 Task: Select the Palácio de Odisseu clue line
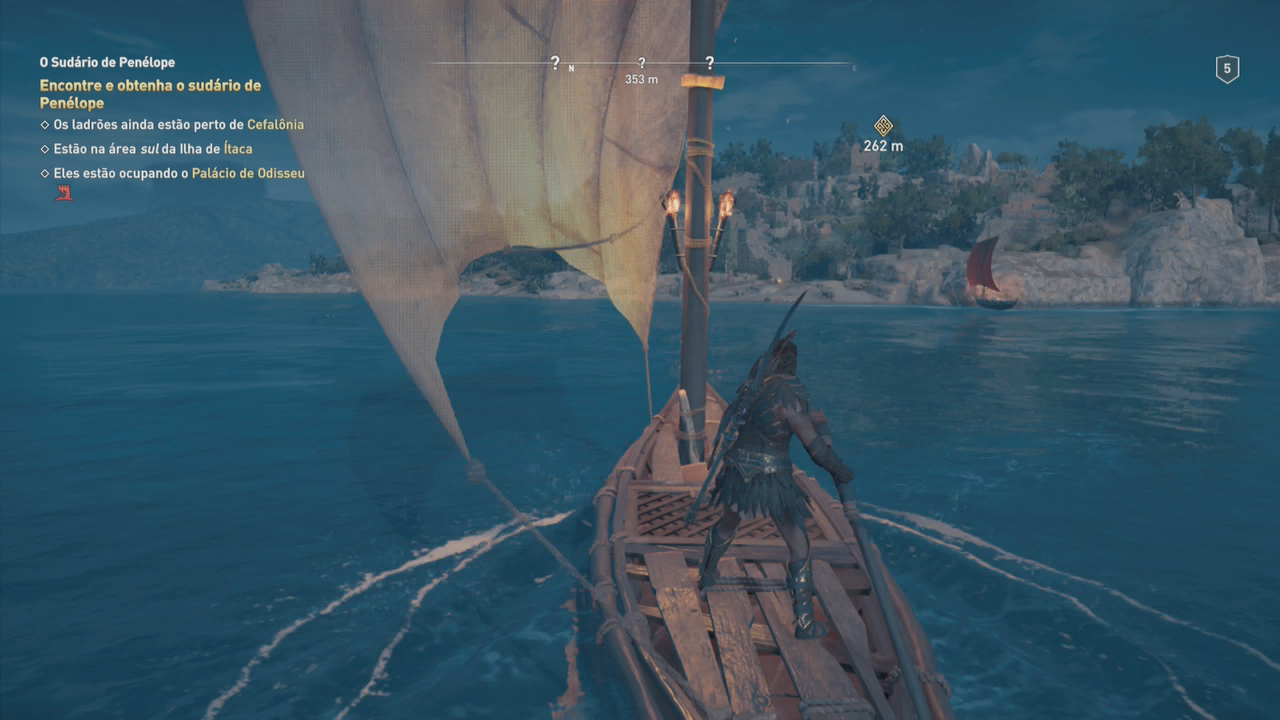point(172,173)
